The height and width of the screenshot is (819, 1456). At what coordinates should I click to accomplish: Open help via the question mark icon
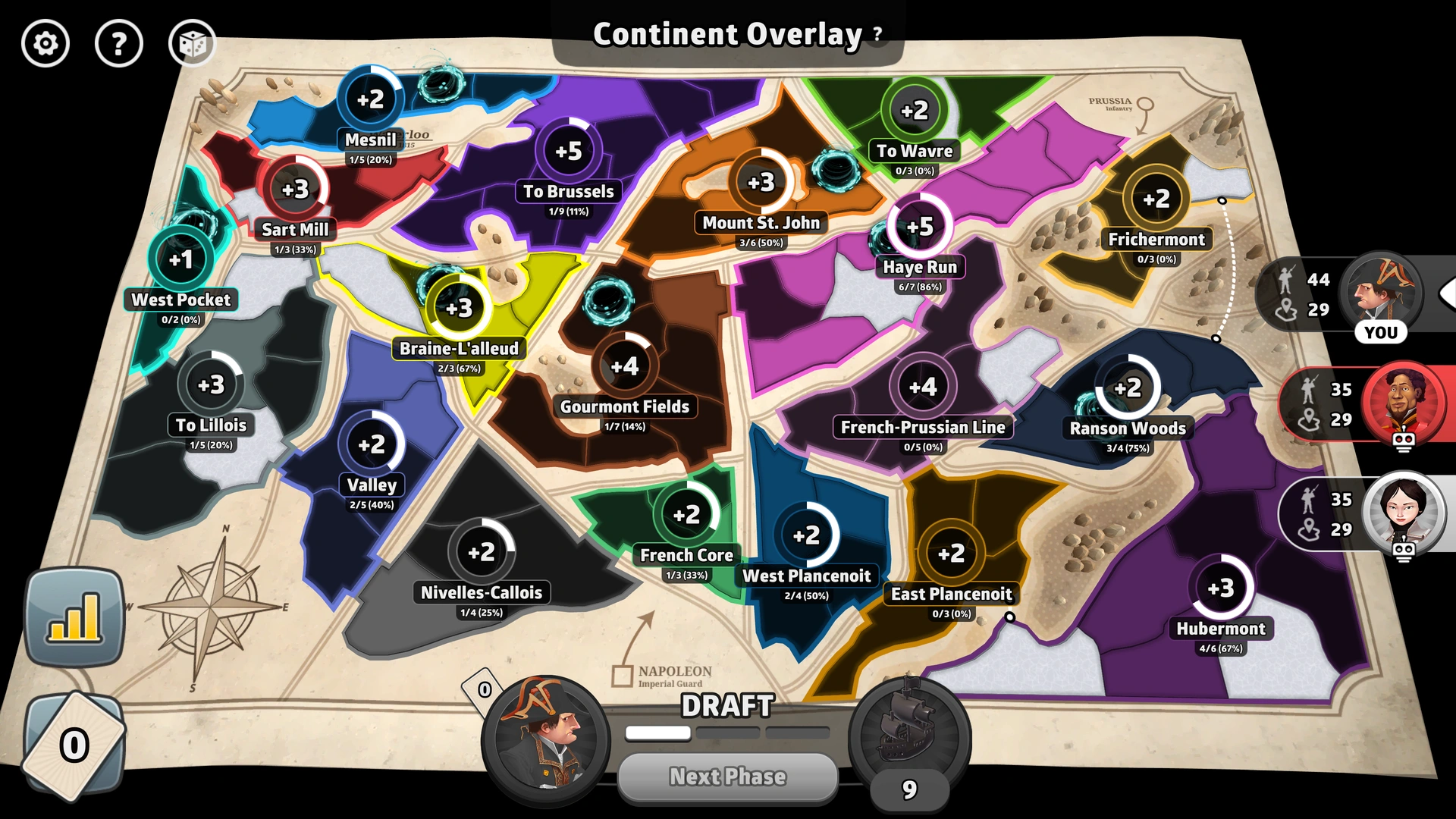click(x=118, y=43)
